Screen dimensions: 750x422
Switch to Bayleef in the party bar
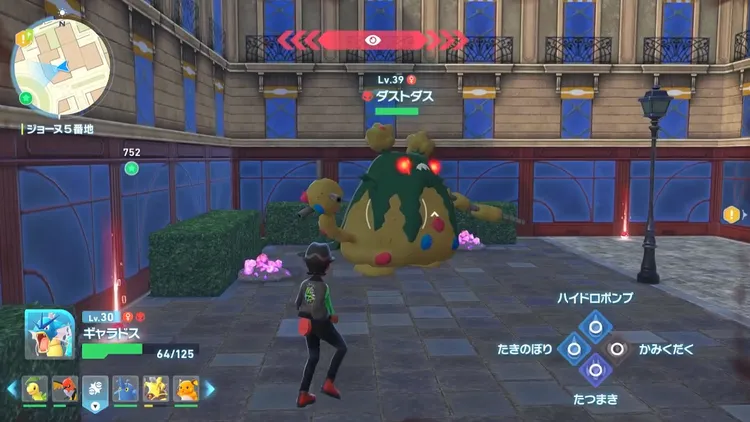(35, 389)
